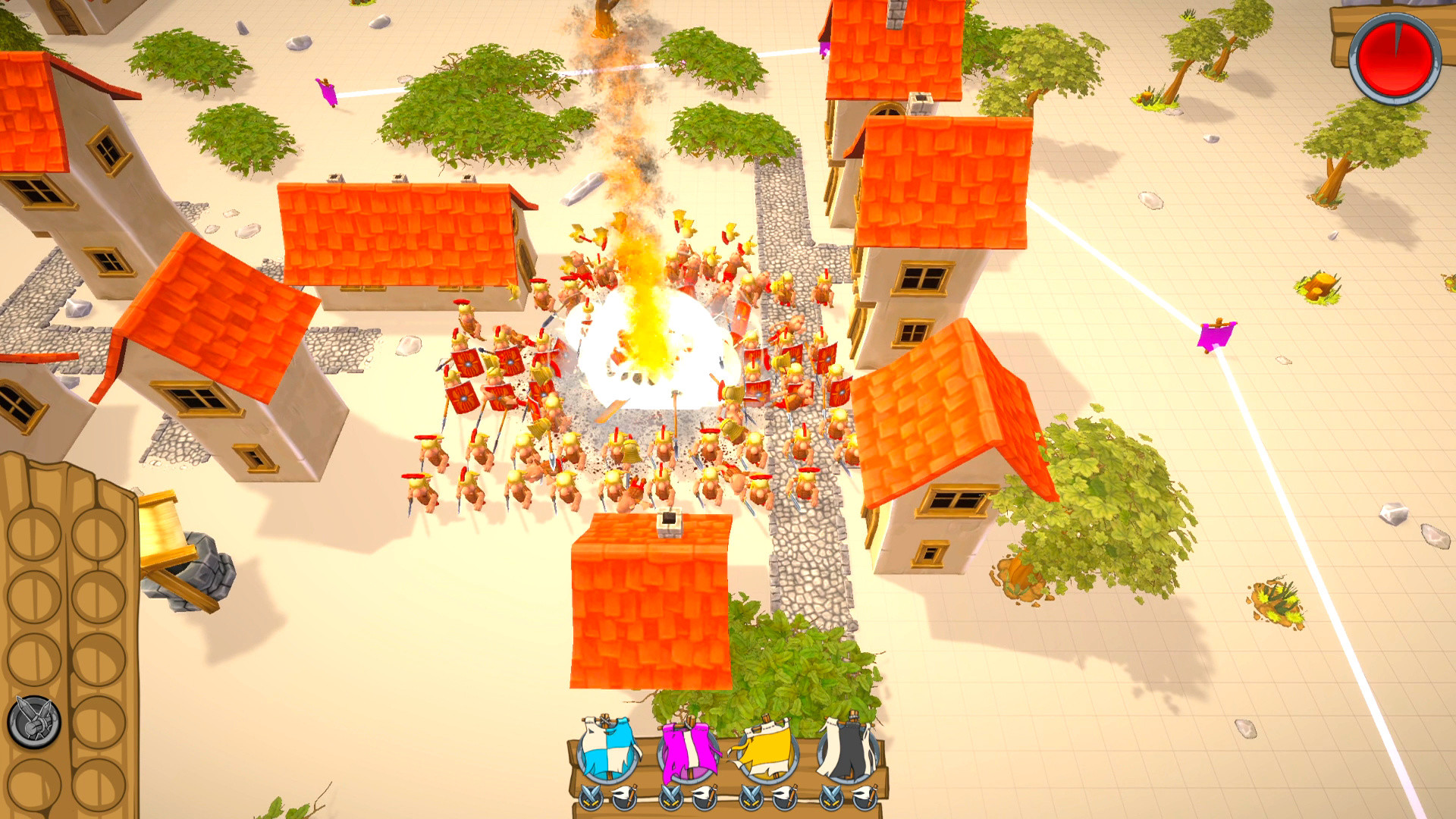This screenshot has height=819, width=1456.
Task: Click the white flag icon under the magenta banner
Action: 705,798
